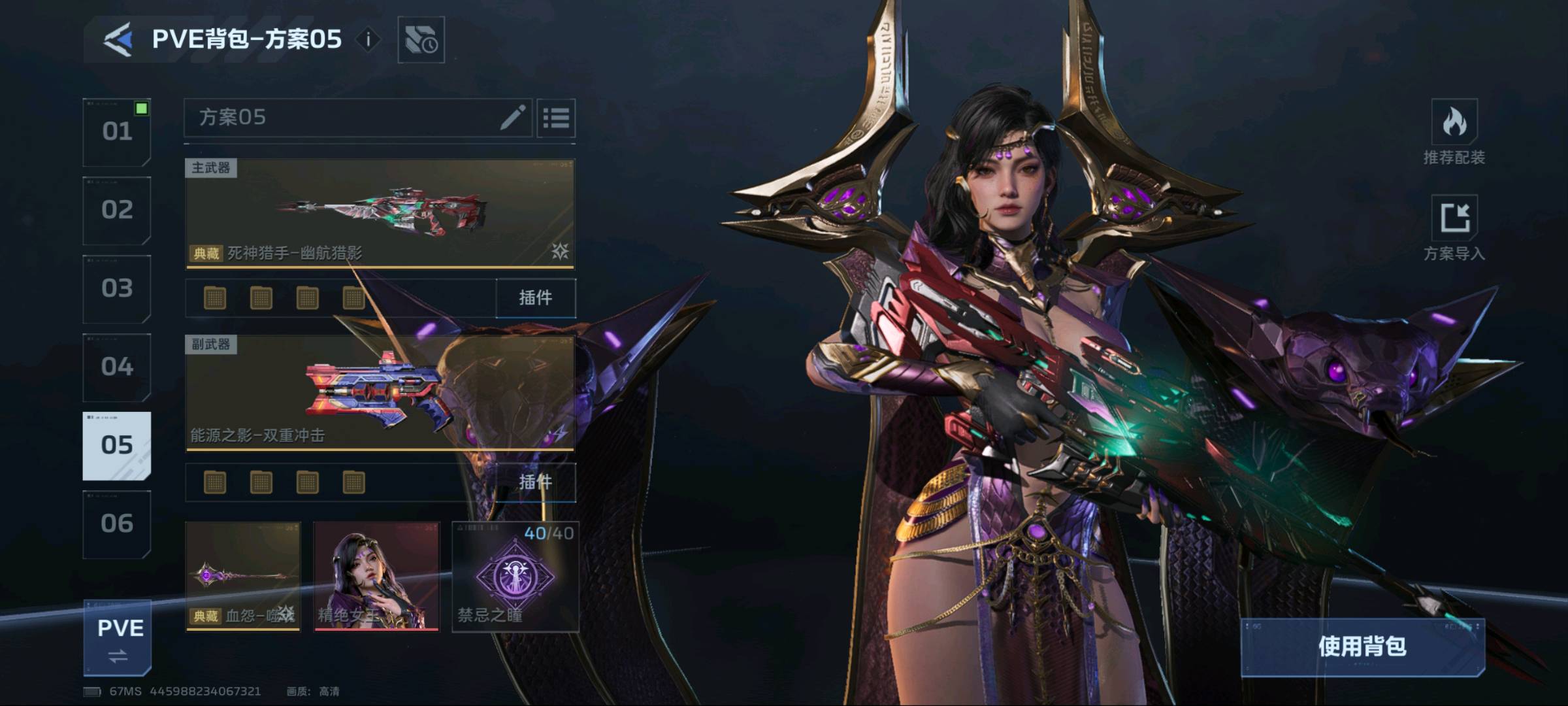
Task: Switch to loadout plan 01
Action: click(117, 132)
